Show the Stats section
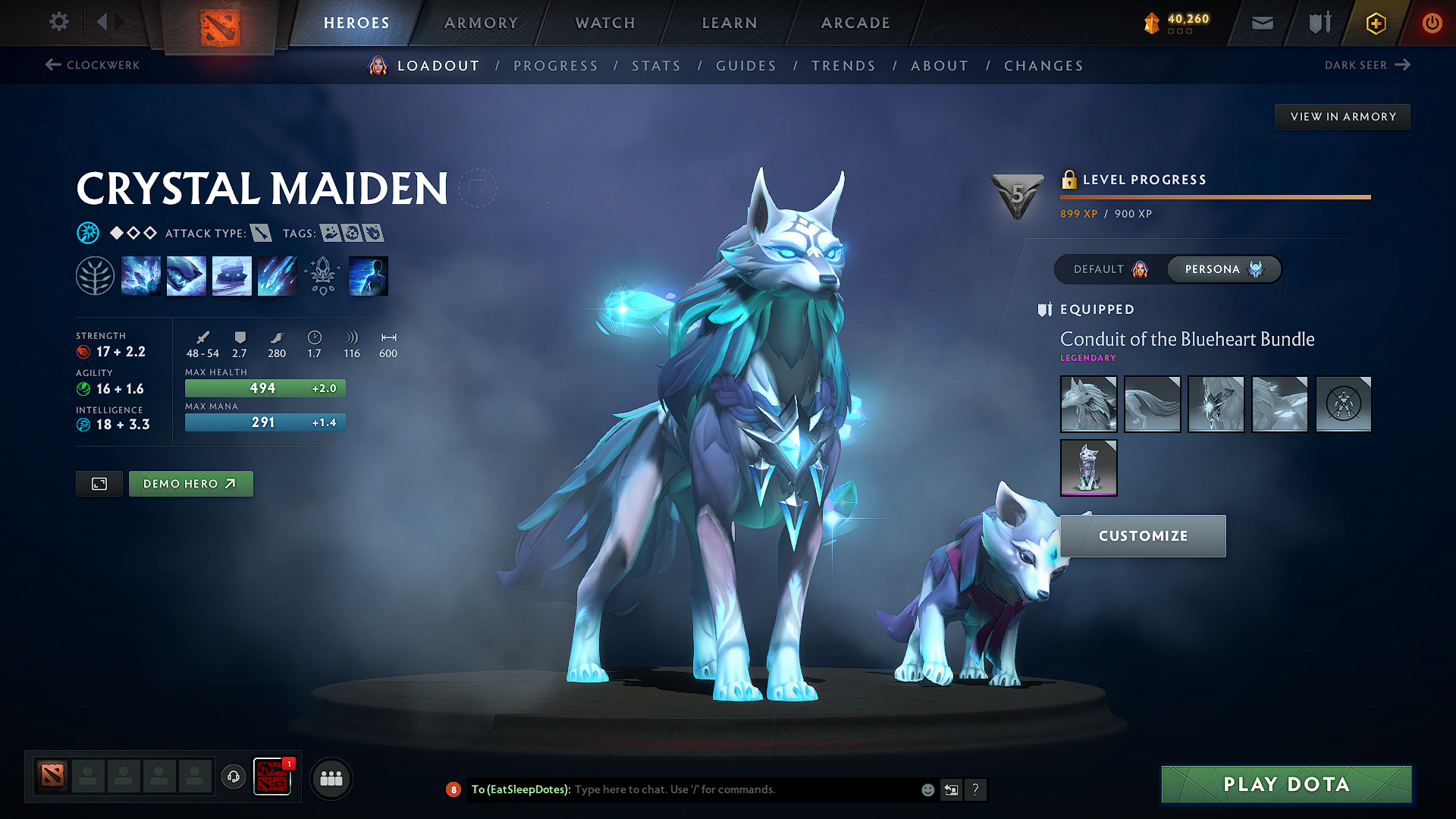Image resolution: width=1456 pixels, height=819 pixels. pyautogui.click(x=657, y=66)
